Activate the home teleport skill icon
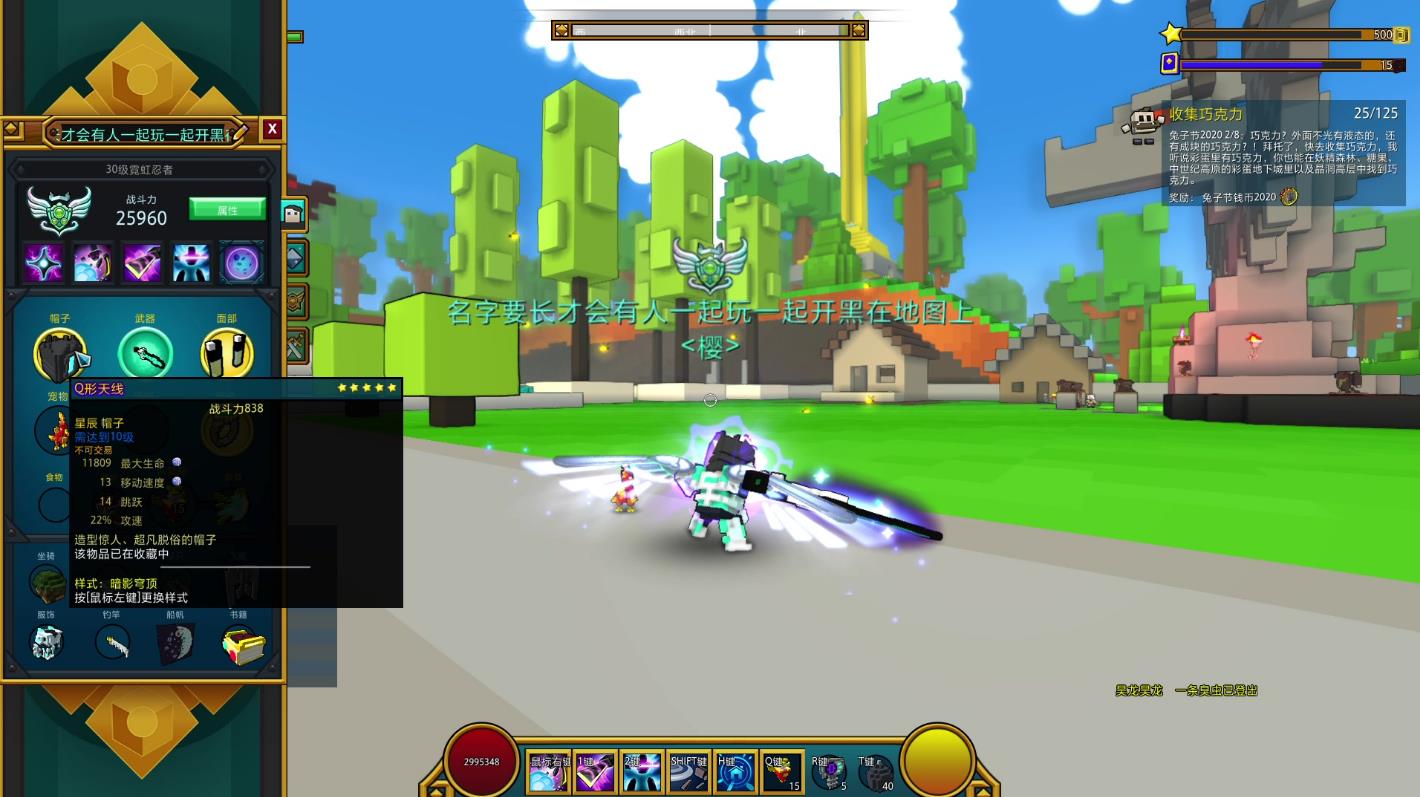This screenshot has width=1420, height=797. tap(735, 773)
